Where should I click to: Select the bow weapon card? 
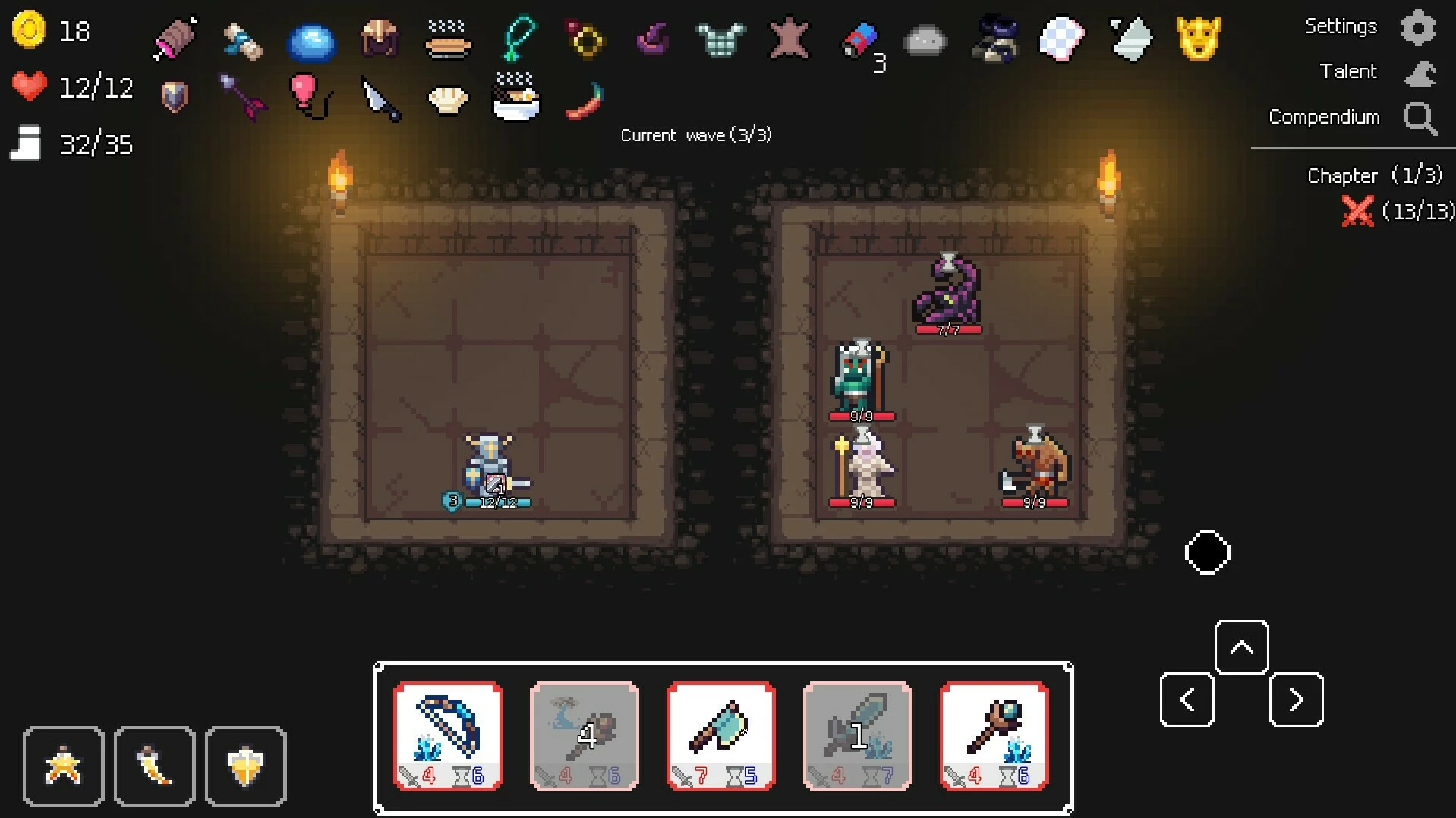click(x=448, y=735)
